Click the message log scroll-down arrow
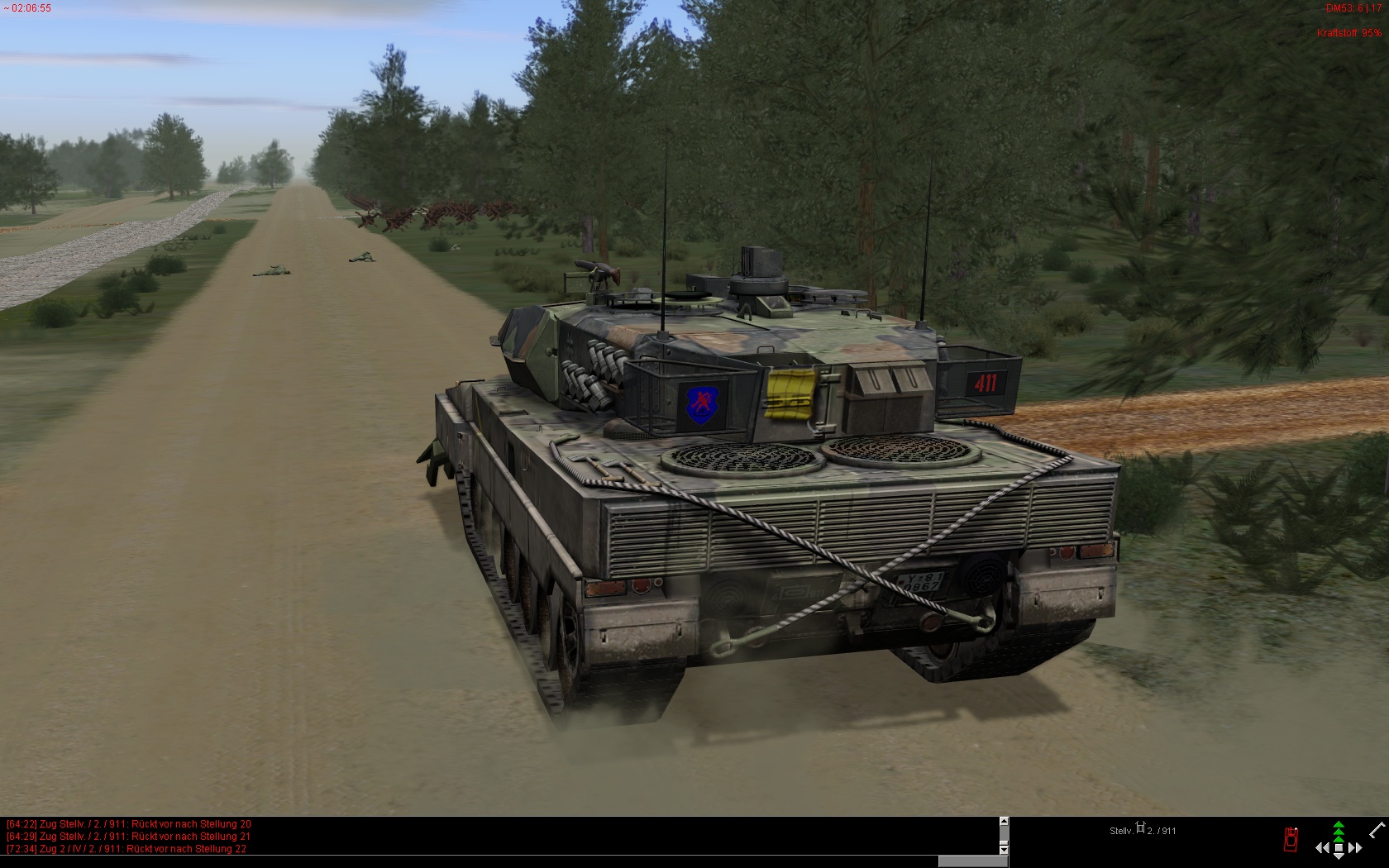 (x=1004, y=849)
